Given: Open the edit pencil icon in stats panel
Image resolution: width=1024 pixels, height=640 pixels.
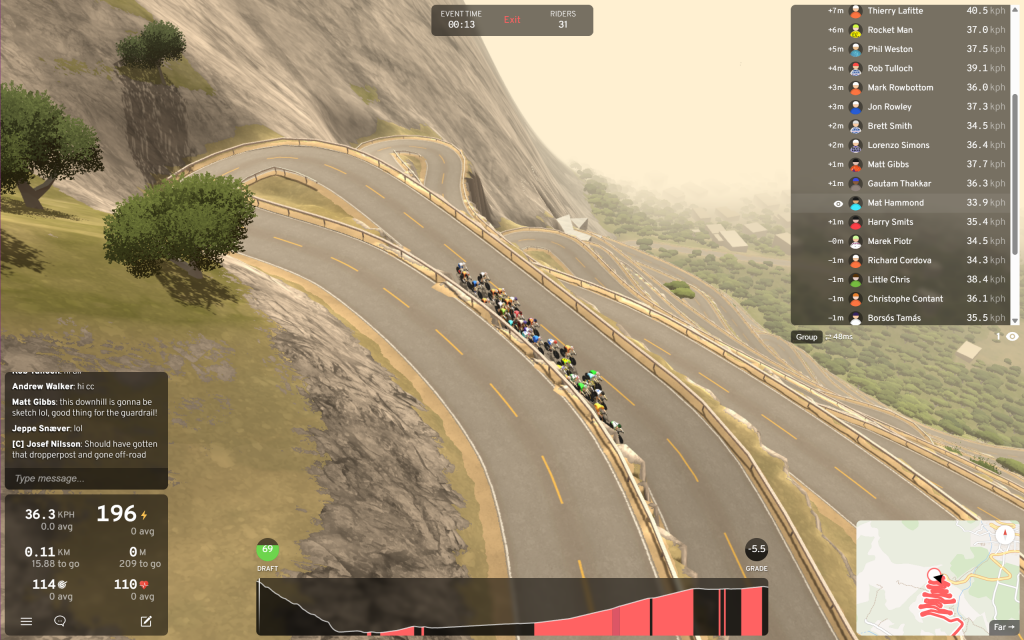Looking at the screenshot, I should [146, 621].
